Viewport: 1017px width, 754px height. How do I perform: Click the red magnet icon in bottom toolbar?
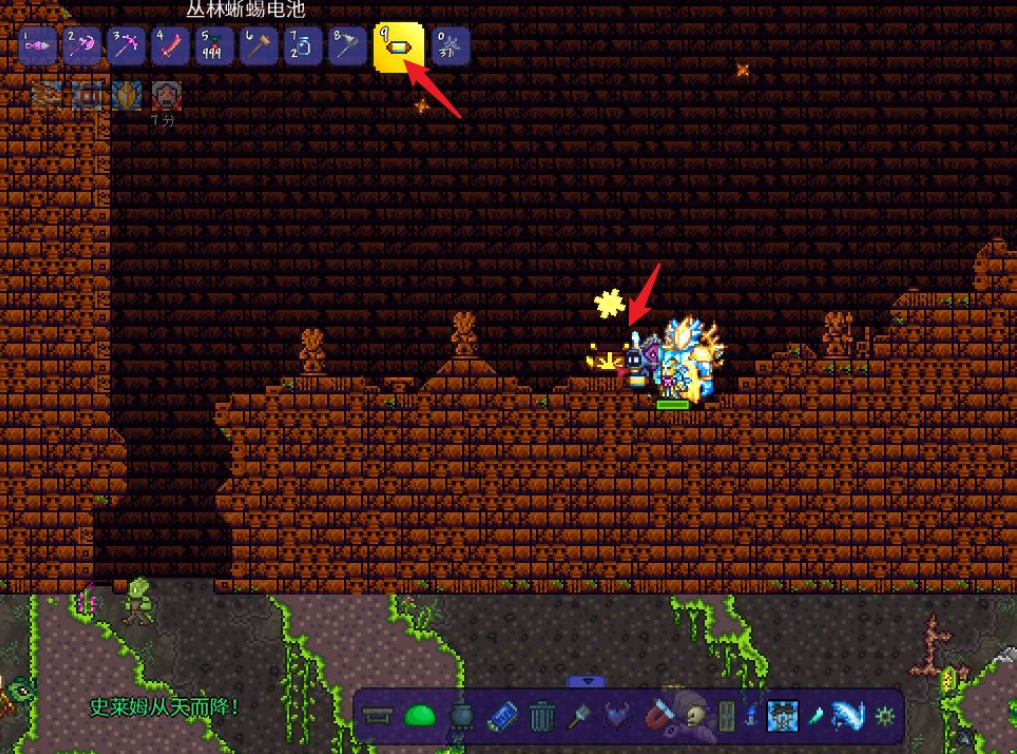click(663, 716)
